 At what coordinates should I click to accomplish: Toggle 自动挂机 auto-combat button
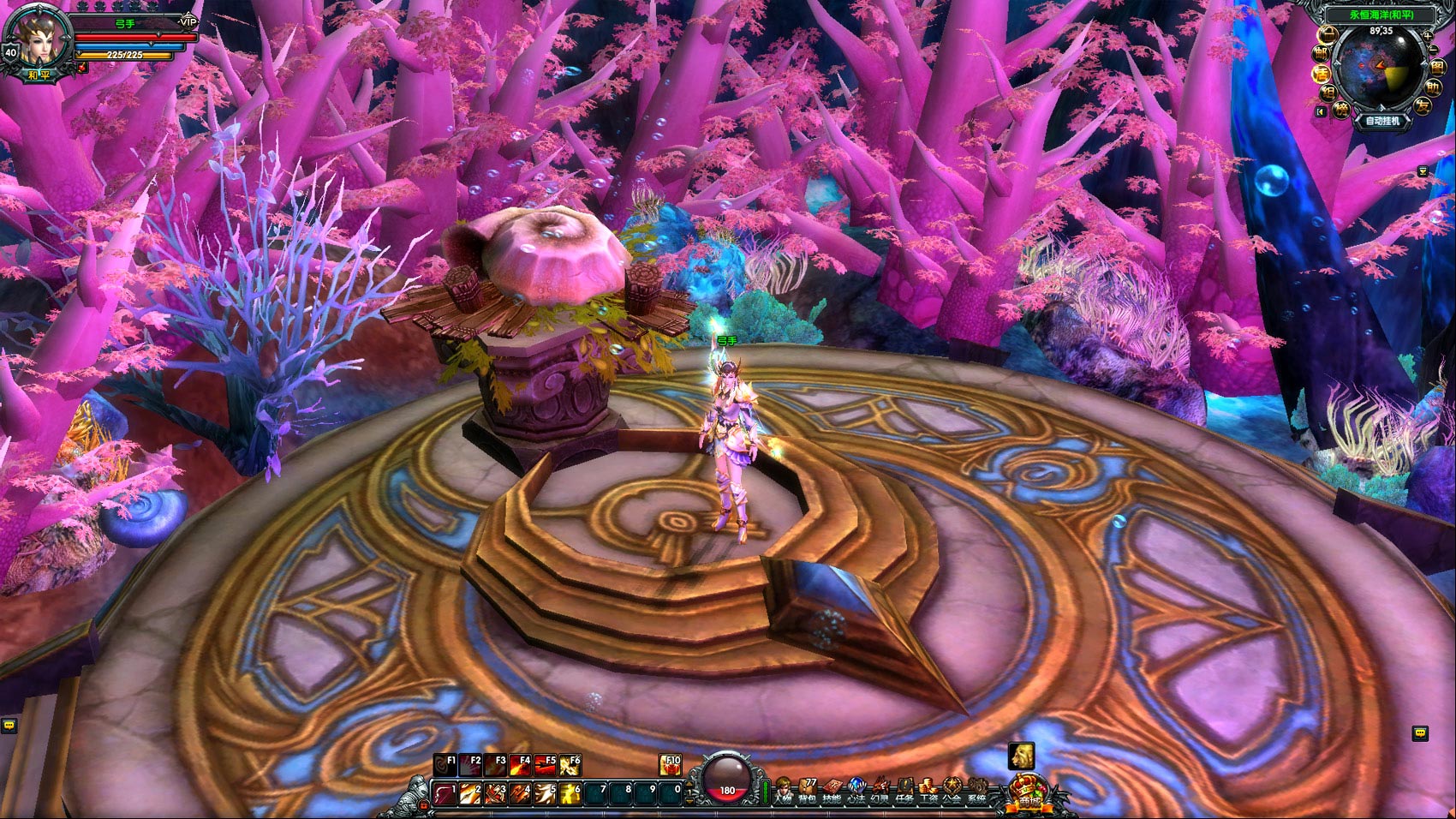coord(1381,121)
